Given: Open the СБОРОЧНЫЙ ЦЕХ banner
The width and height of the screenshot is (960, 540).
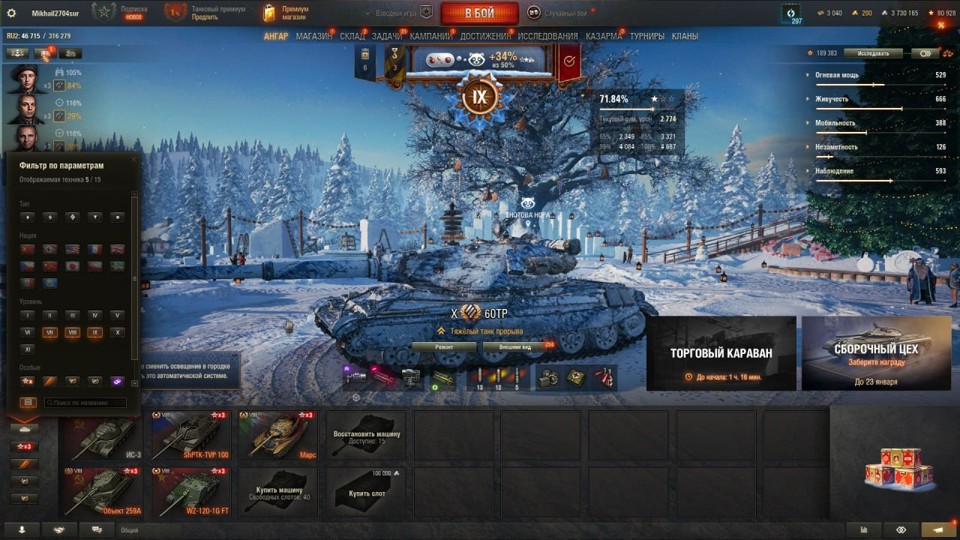Looking at the screenshot, I should pos(876,353).
